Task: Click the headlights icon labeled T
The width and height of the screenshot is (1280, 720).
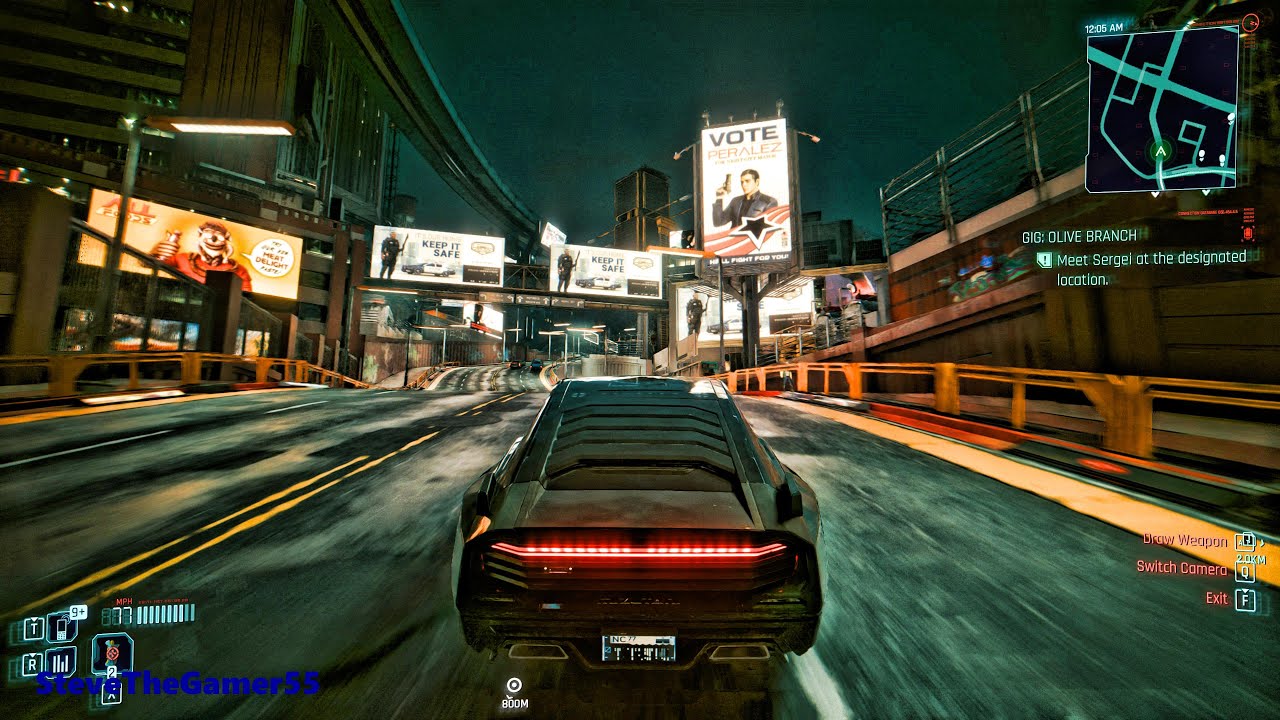Action: tap(33, 627)
